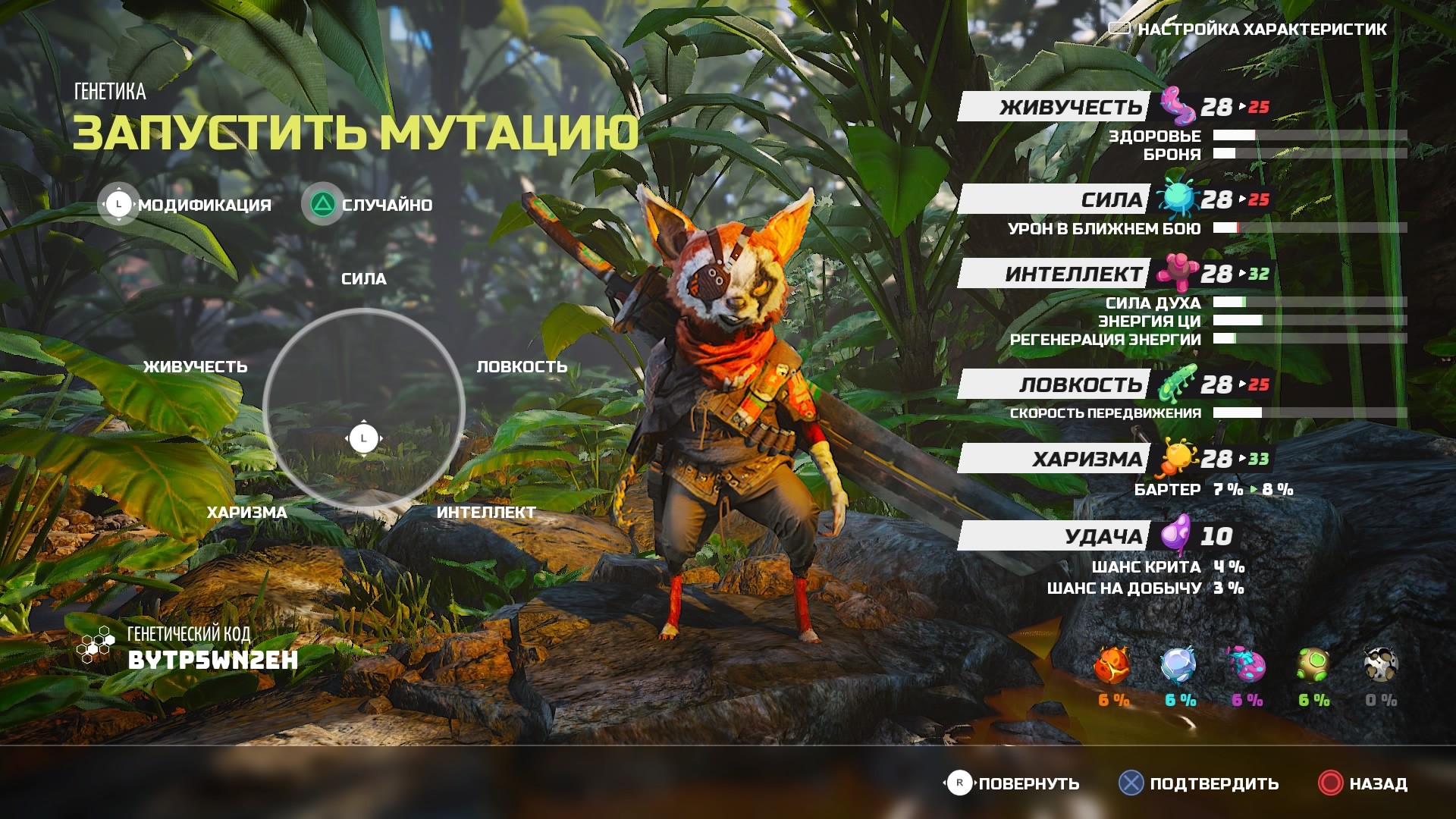This screenshot has height=819, width=1456.
Task: Select Харизма on the mutation wheel
Action: (247, 513)
